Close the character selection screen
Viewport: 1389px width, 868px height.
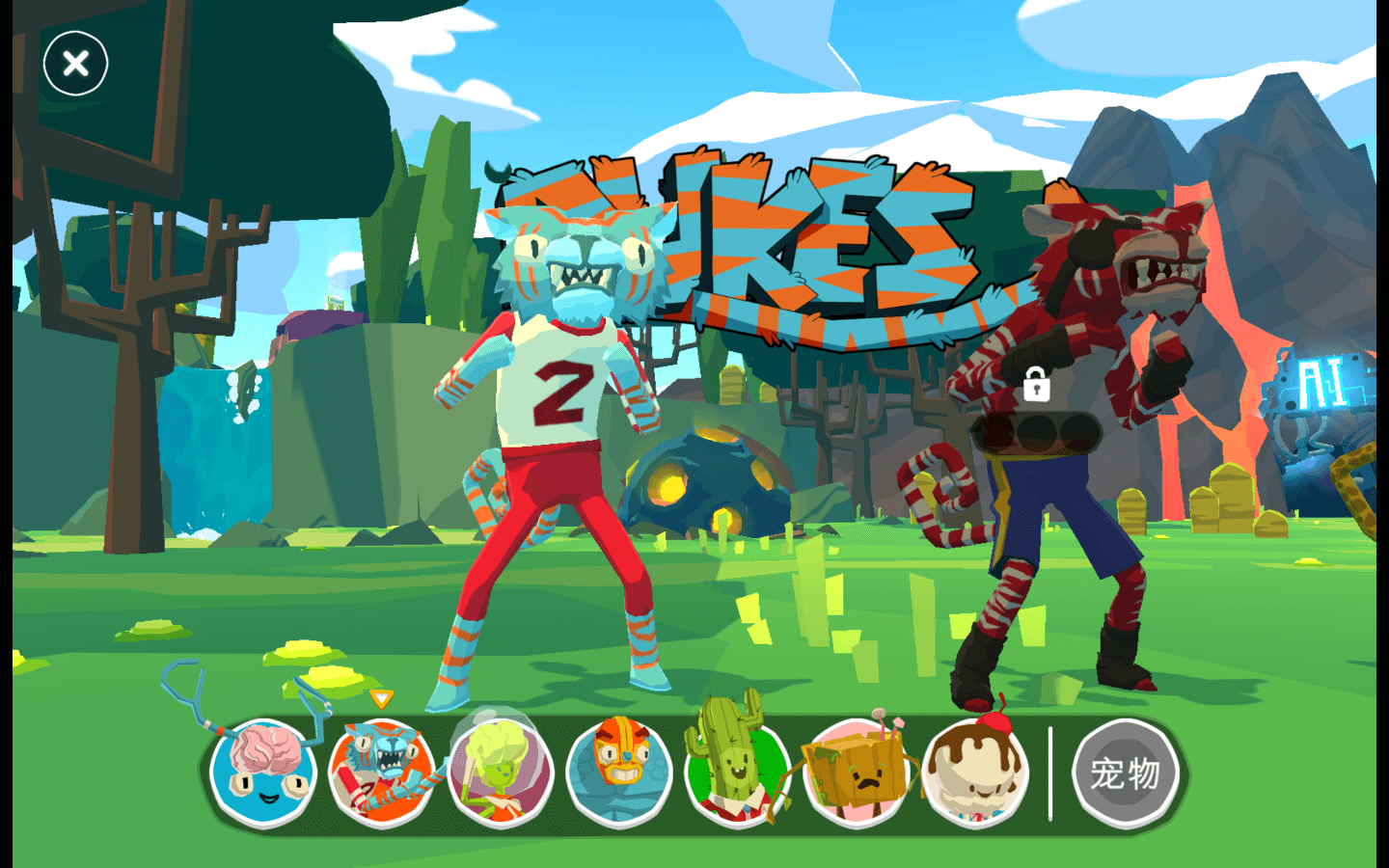click(75, 64)
